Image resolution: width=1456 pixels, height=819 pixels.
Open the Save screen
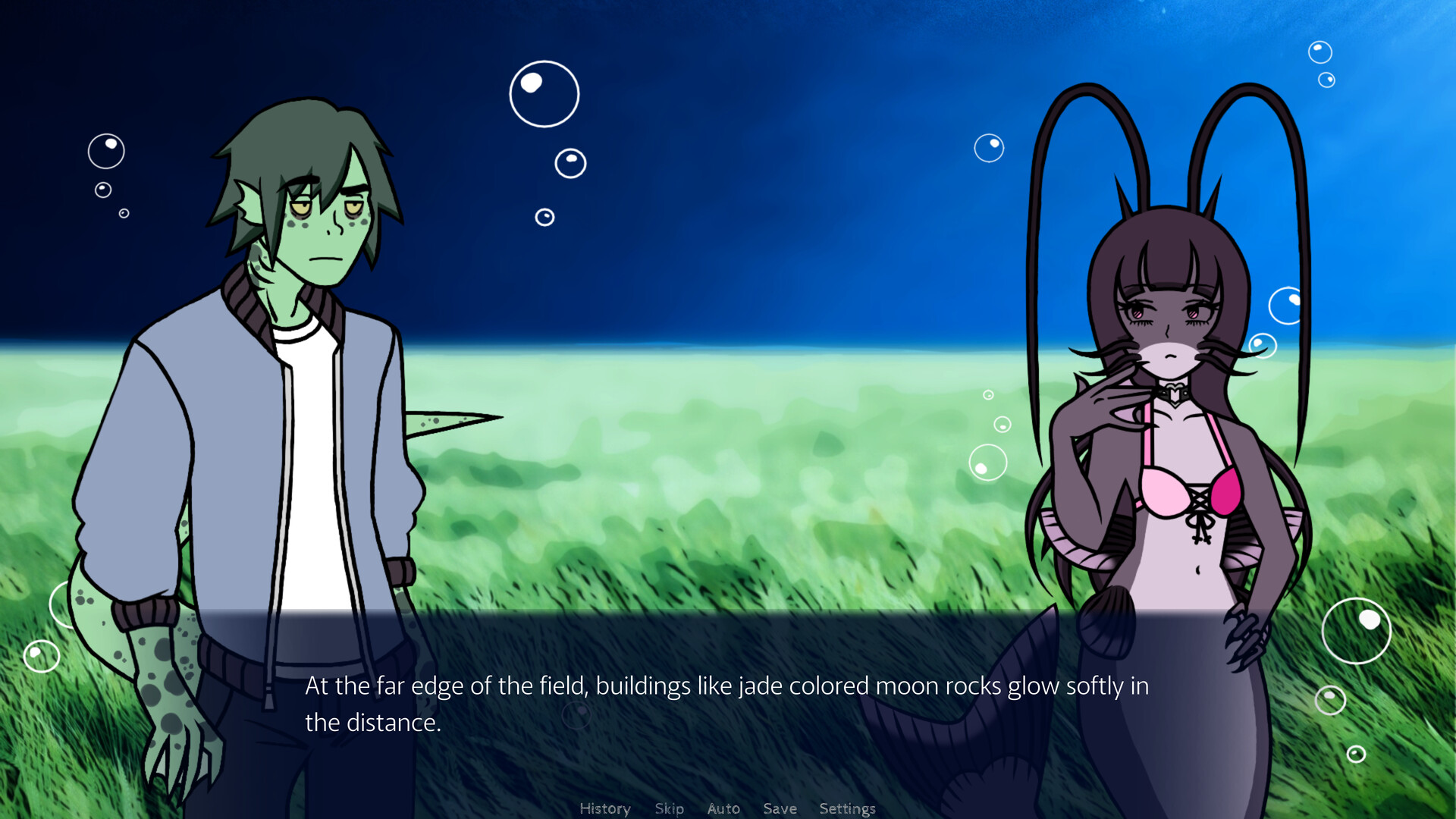coord(780,808)
